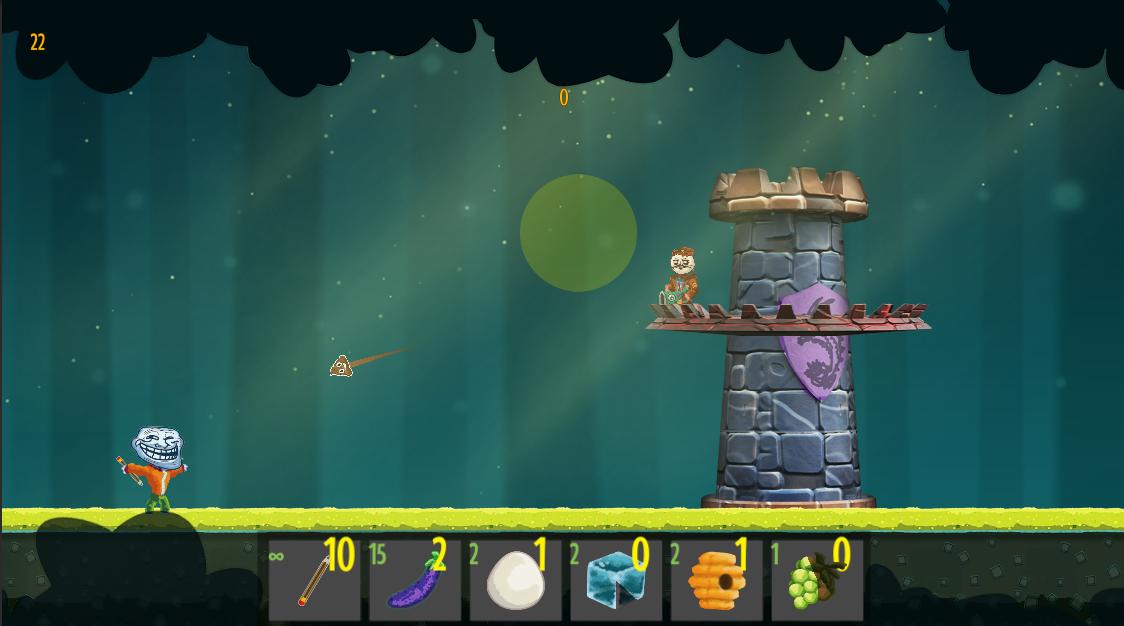
Task: Choose the beehive weapon slot
Action: pyautogui.click(x=717, y=580)
